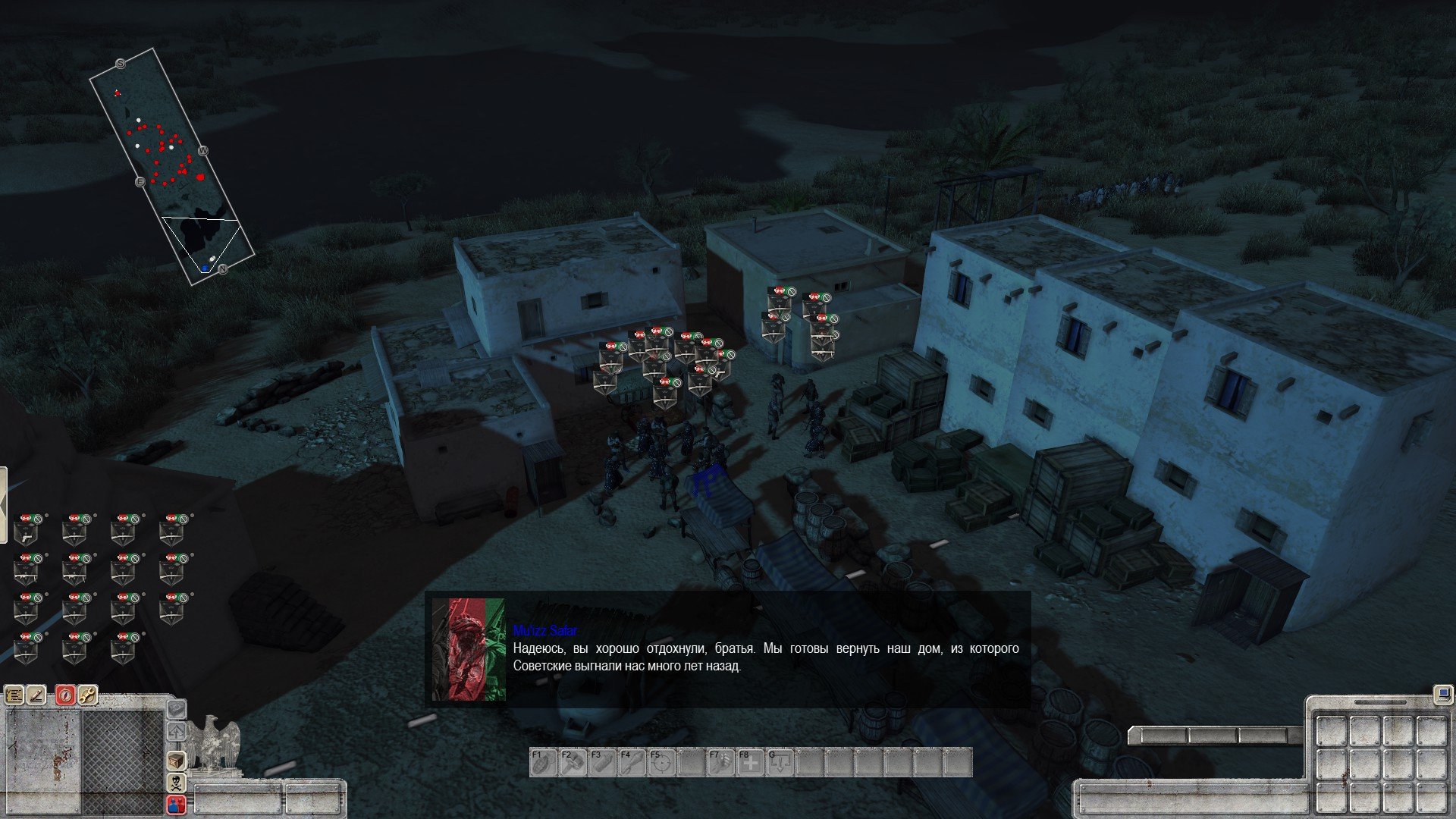This screenshot has height=819, width=1456.
Task: Select the F2 anti-tank grenade slot
Action: [x=572, y=762]
